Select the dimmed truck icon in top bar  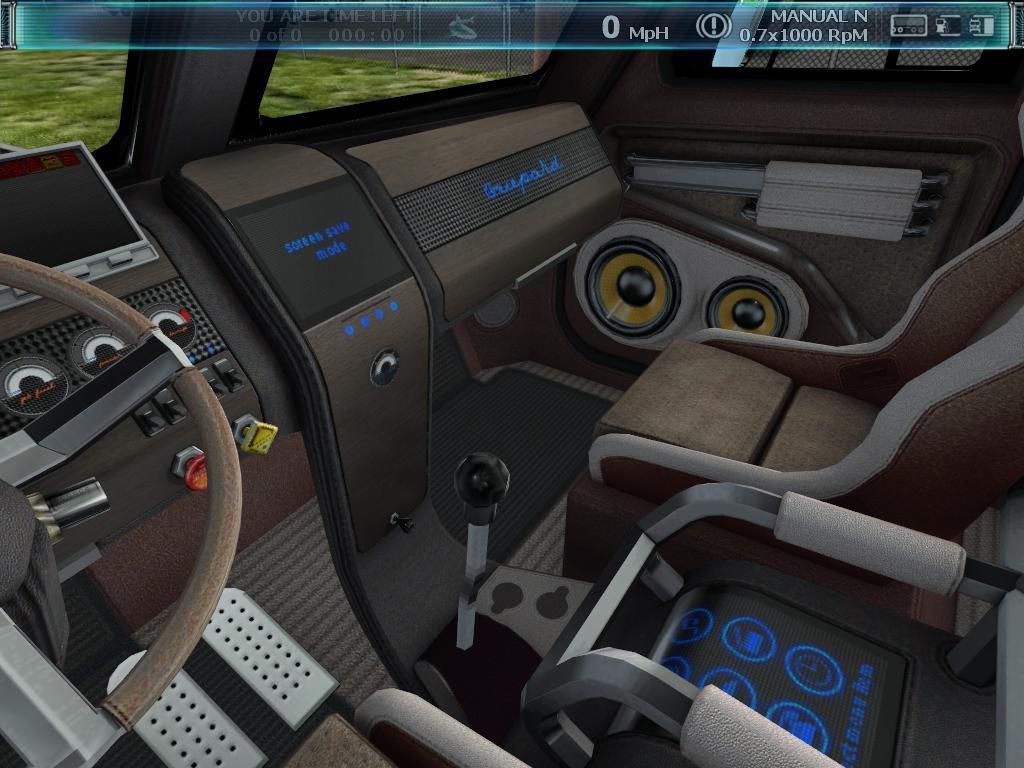(x=462, y=27)
